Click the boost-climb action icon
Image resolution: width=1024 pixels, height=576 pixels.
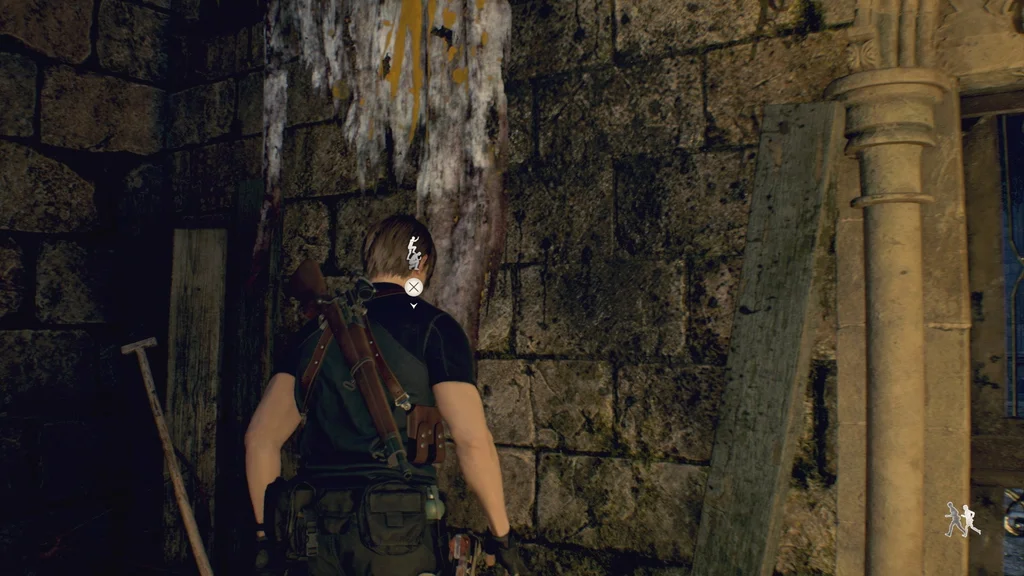tap(414, 256)
